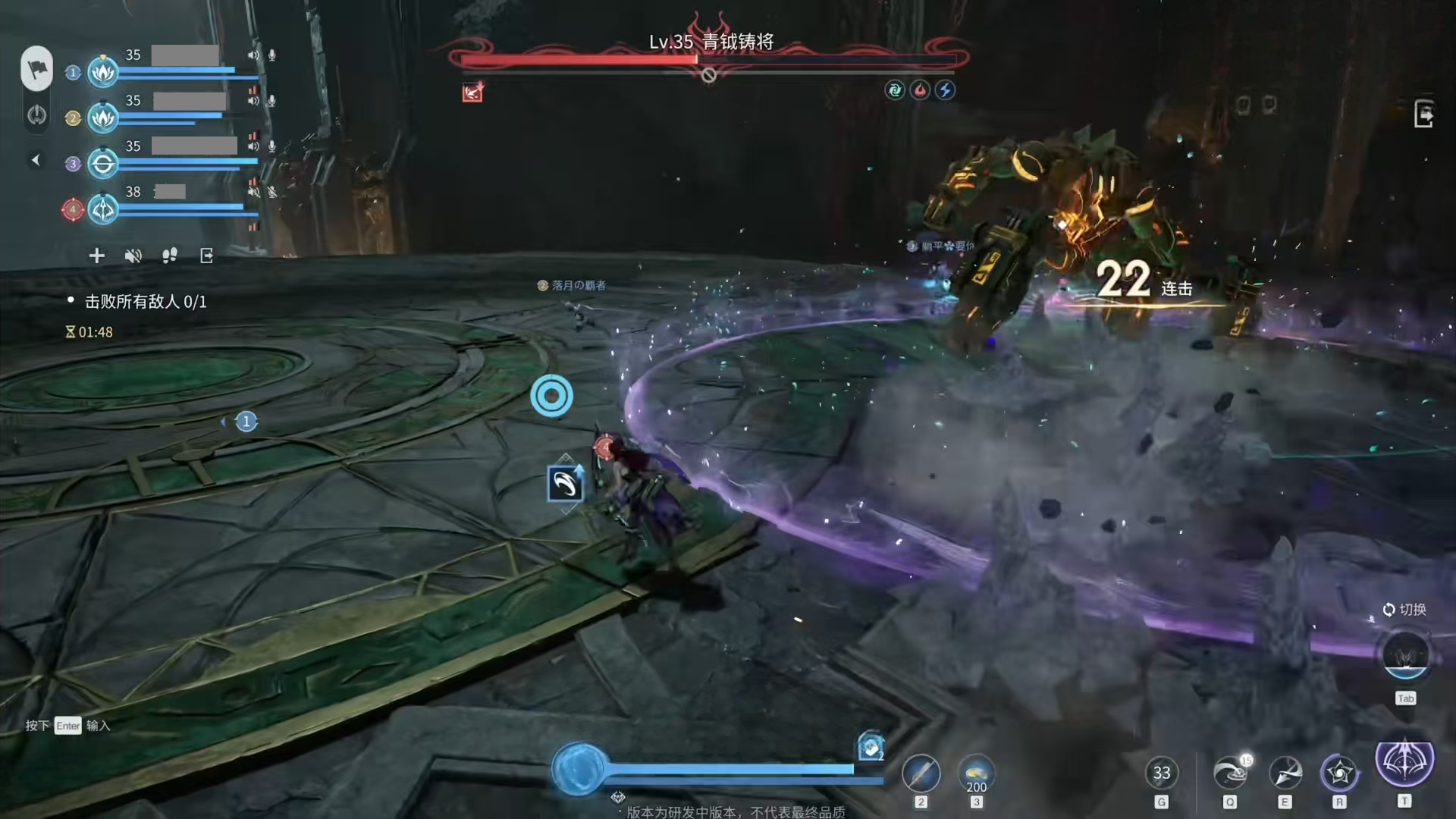Cast the swirling wind Q skill
The height and width of the screenshot is (819, 1456).
(x=1230, y=773)
